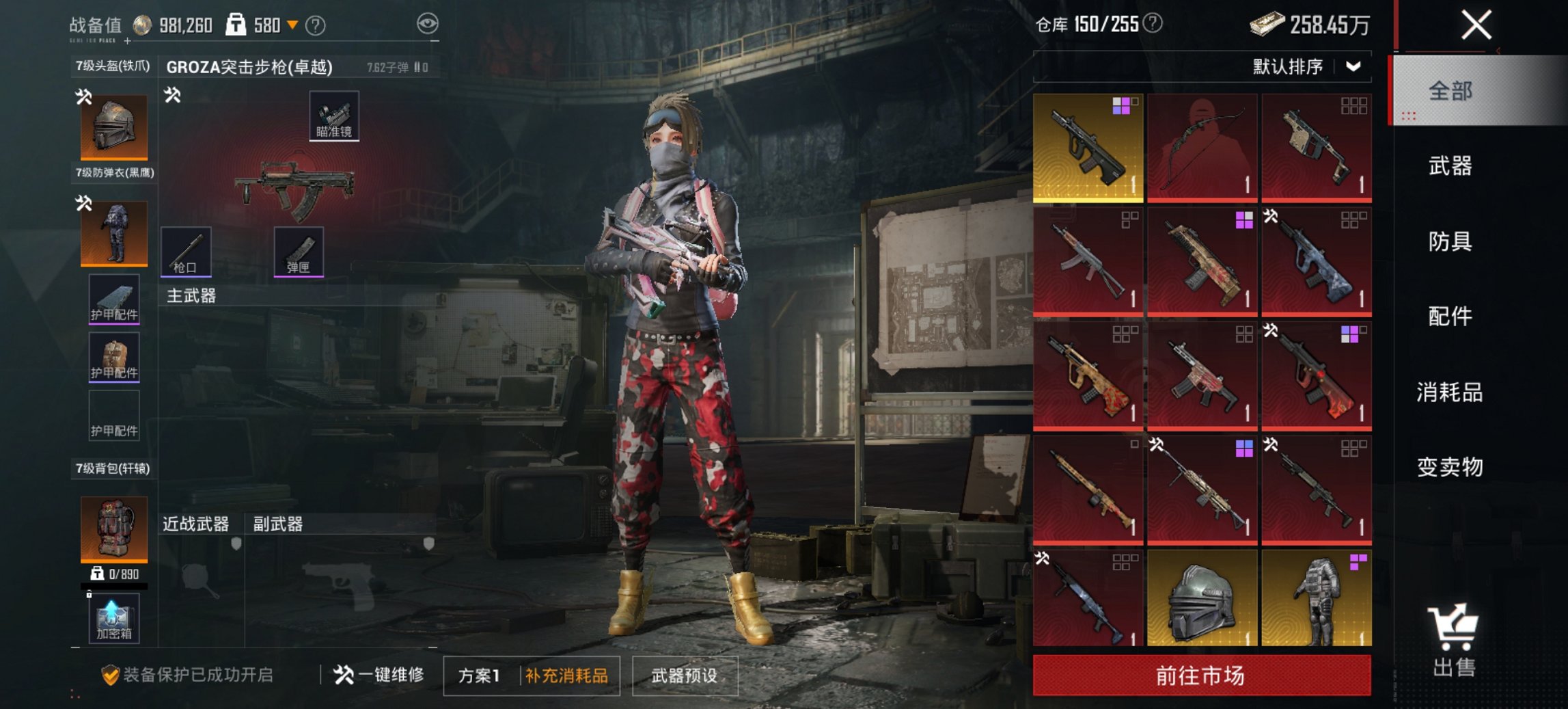Screen dimensions: 1568x709
Task: Show the 消耗品 consumables category
Action: (x=1450, y=392)
